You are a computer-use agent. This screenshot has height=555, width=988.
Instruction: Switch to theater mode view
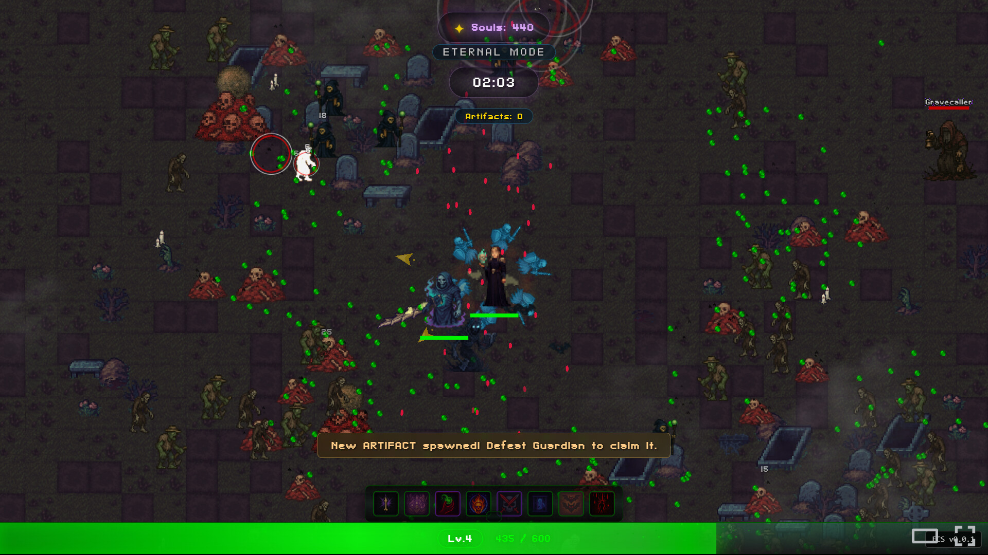[x=925, y=536]
